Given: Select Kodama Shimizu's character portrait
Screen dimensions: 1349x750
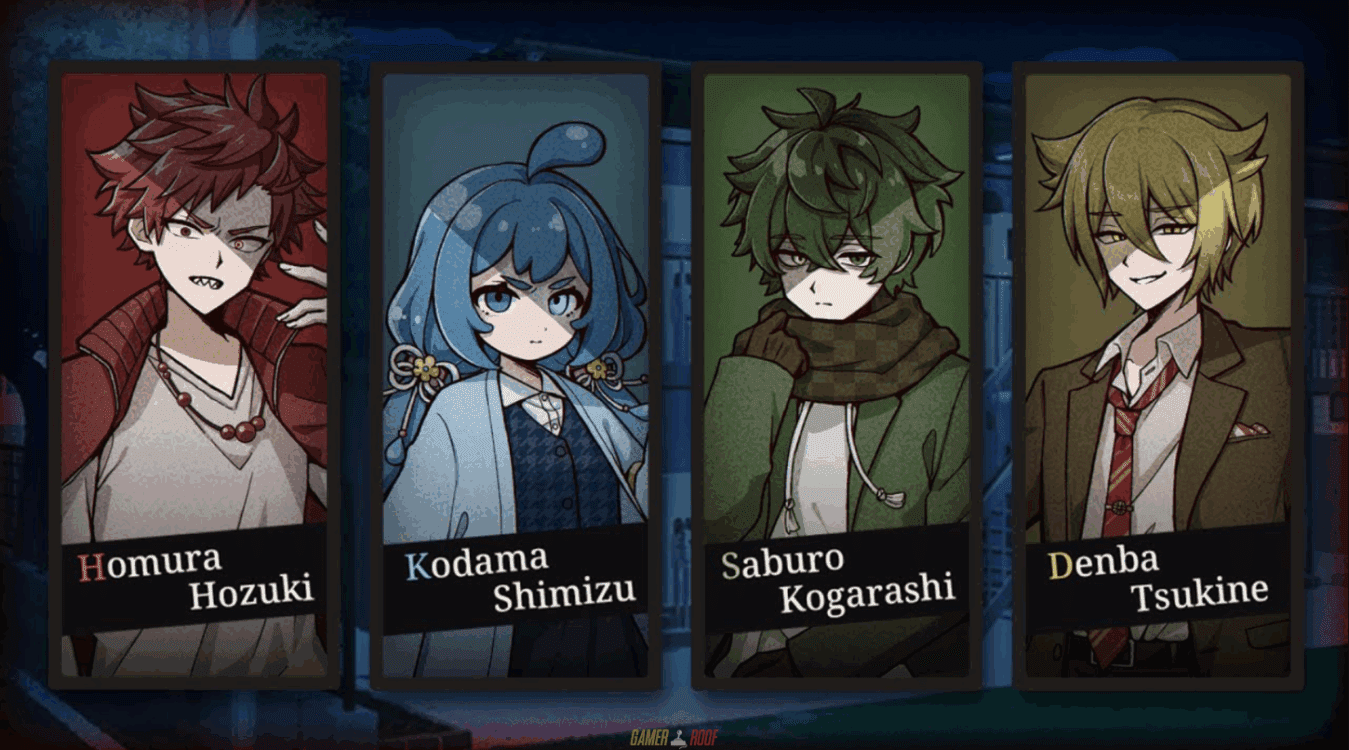Looking at the screenshot, I should click(517, 300).
